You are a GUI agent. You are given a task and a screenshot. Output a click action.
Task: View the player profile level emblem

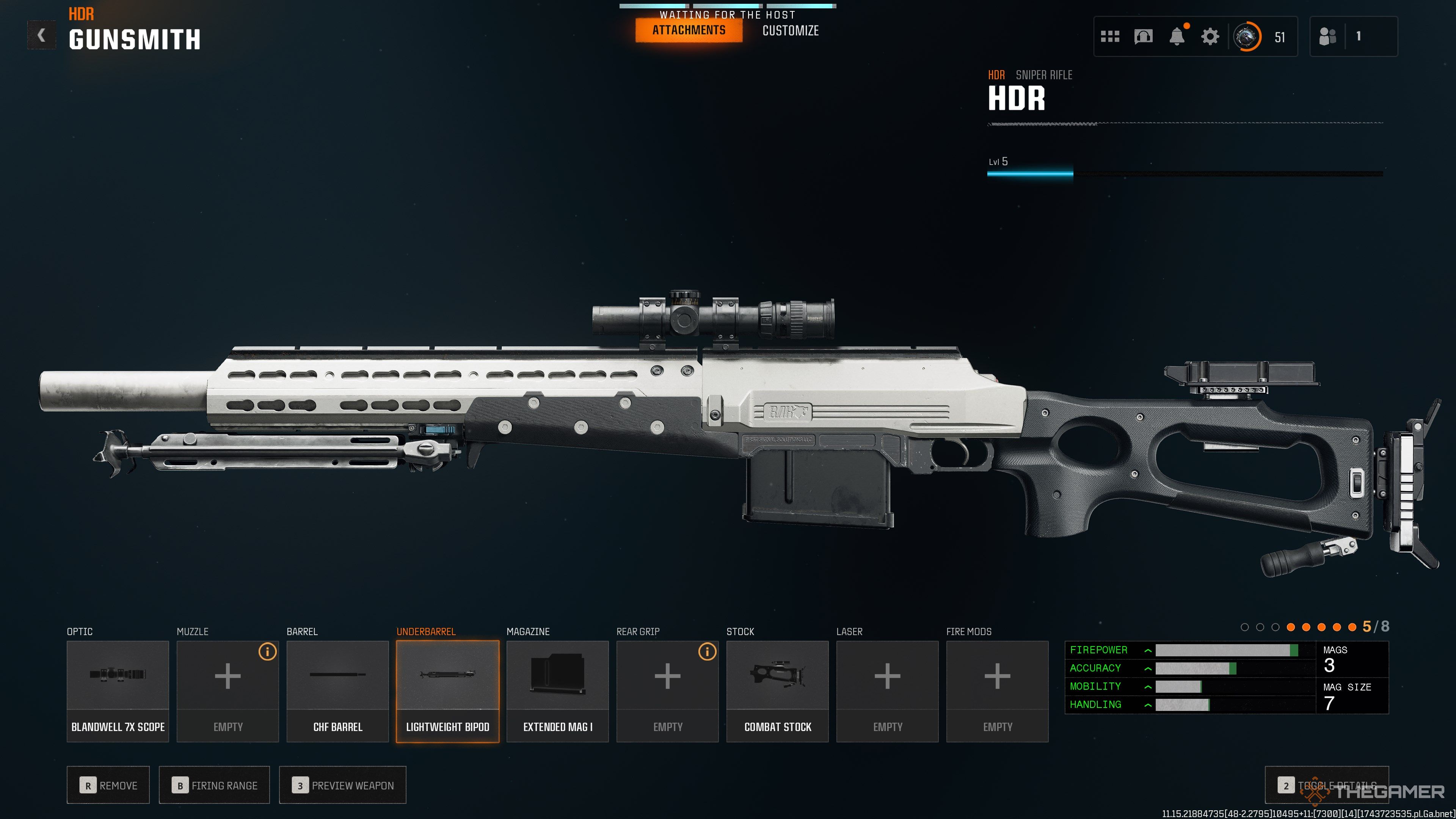point(1247,37)
